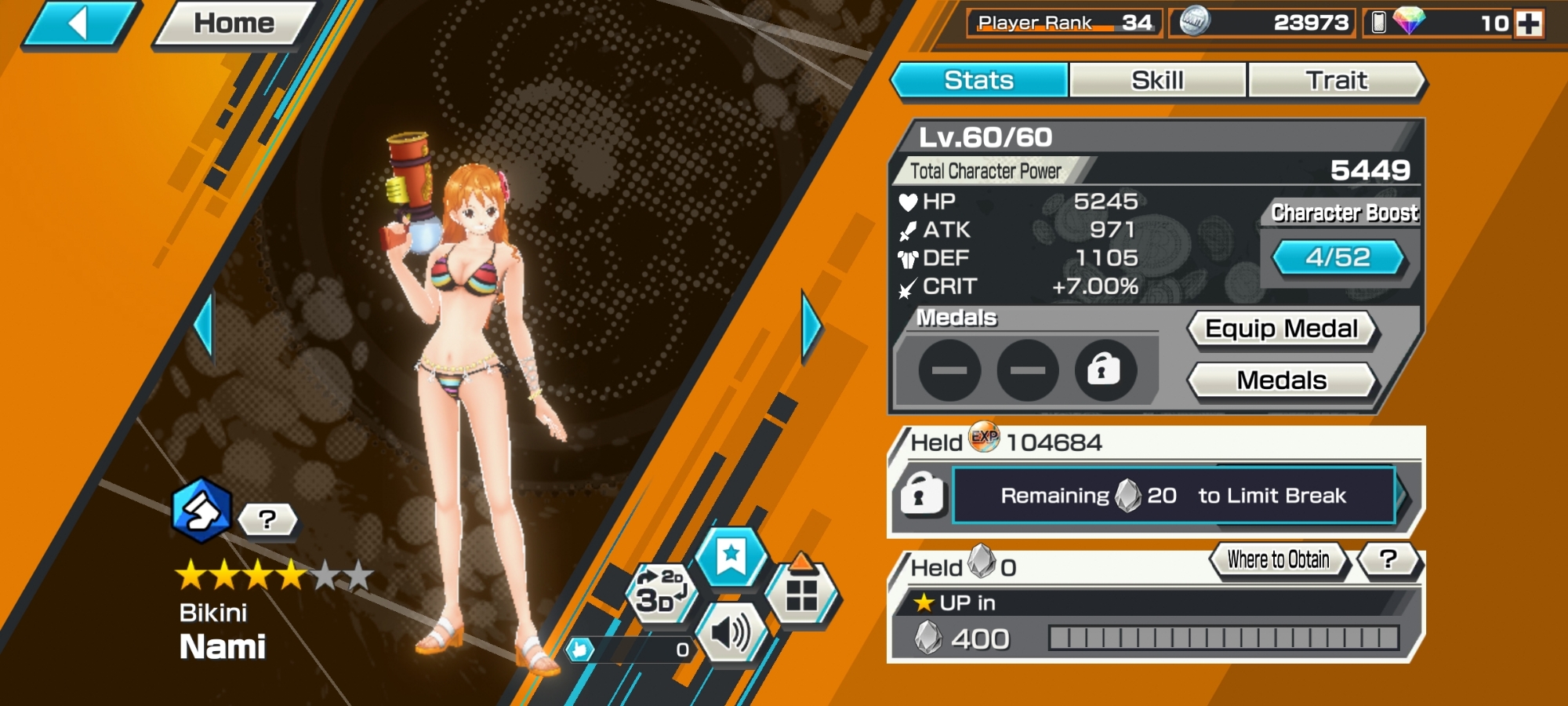Open the grid list hexagon icon

click(801, 594)
